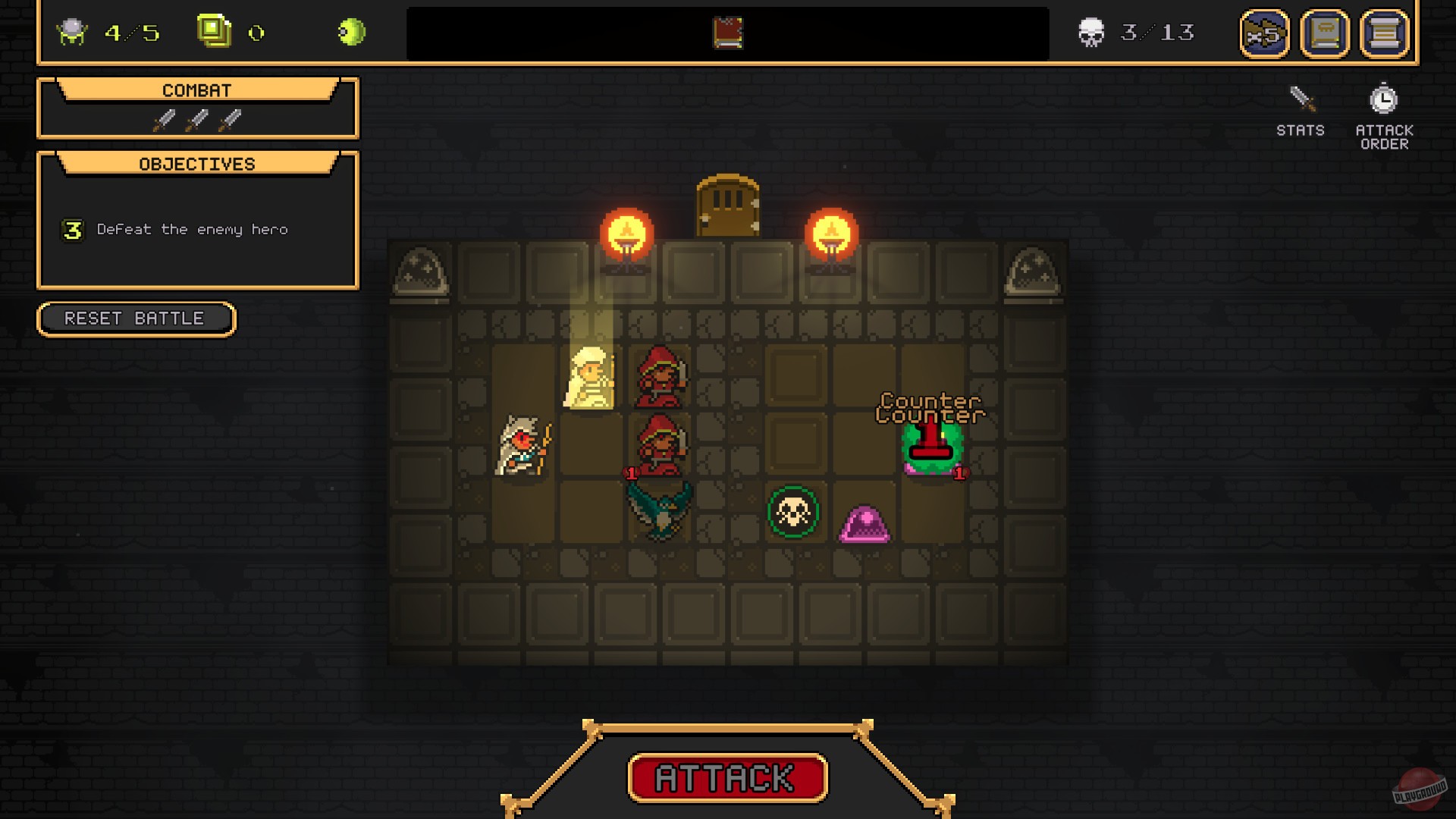Collapse the COMBAT panel header
The height and width of the screenshot is (819, 1456).
pos(196,89)
